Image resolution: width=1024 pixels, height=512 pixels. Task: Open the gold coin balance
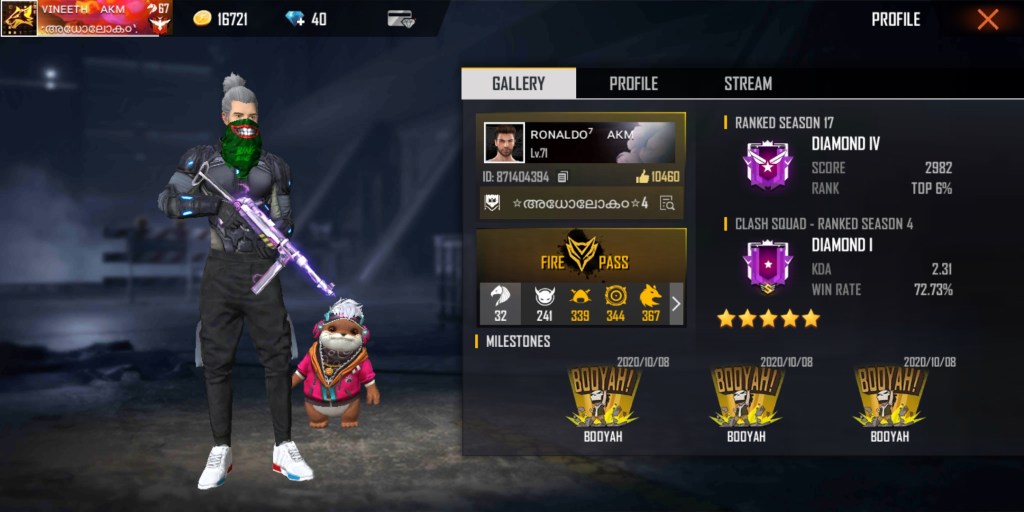point(220,19)
